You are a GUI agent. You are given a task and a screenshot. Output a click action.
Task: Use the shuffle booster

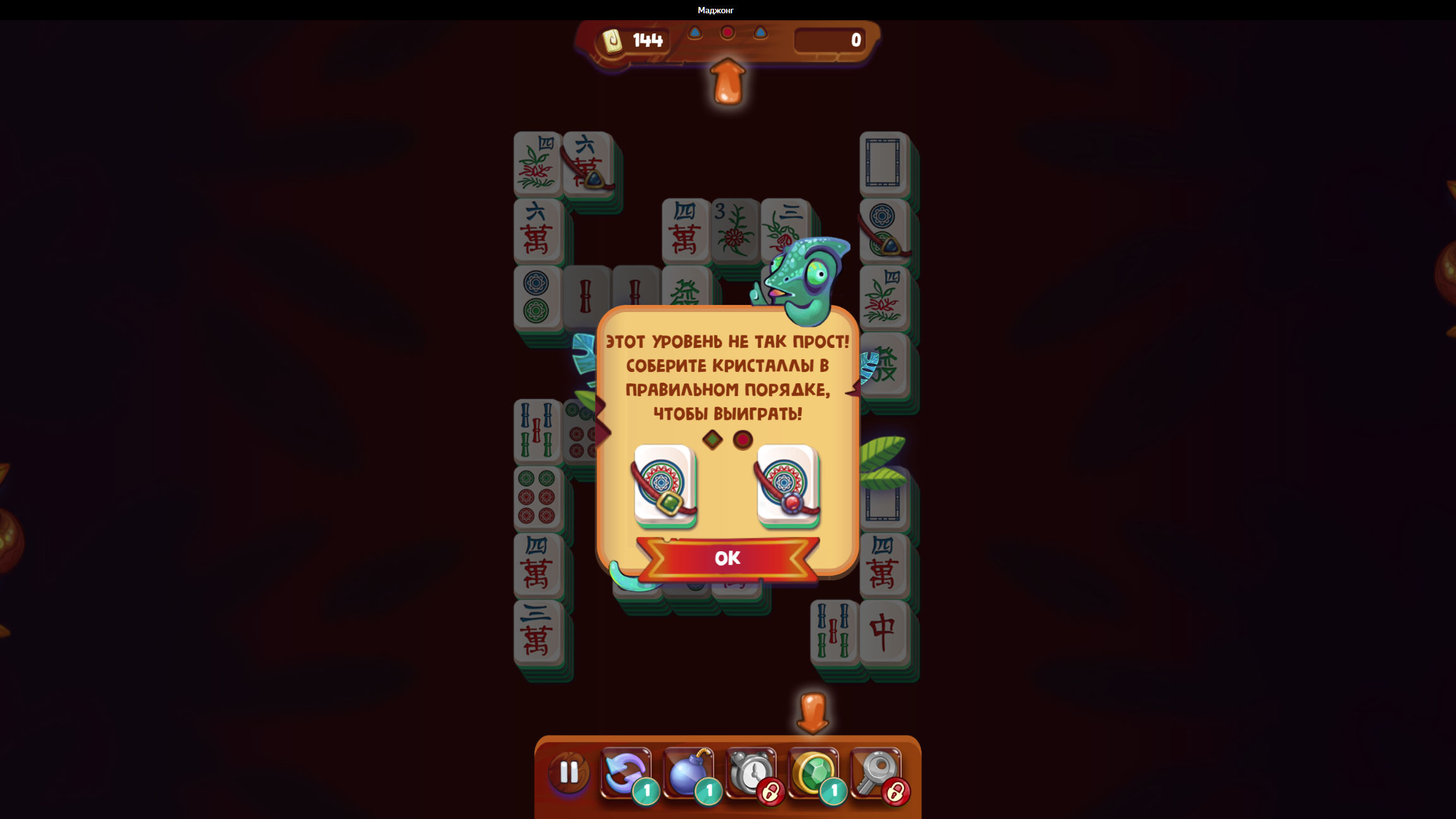click(x=625, y=772)
